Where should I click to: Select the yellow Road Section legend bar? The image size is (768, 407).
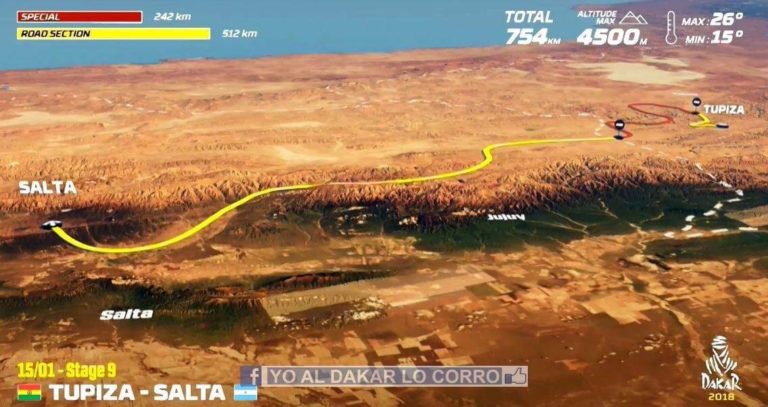113,34
